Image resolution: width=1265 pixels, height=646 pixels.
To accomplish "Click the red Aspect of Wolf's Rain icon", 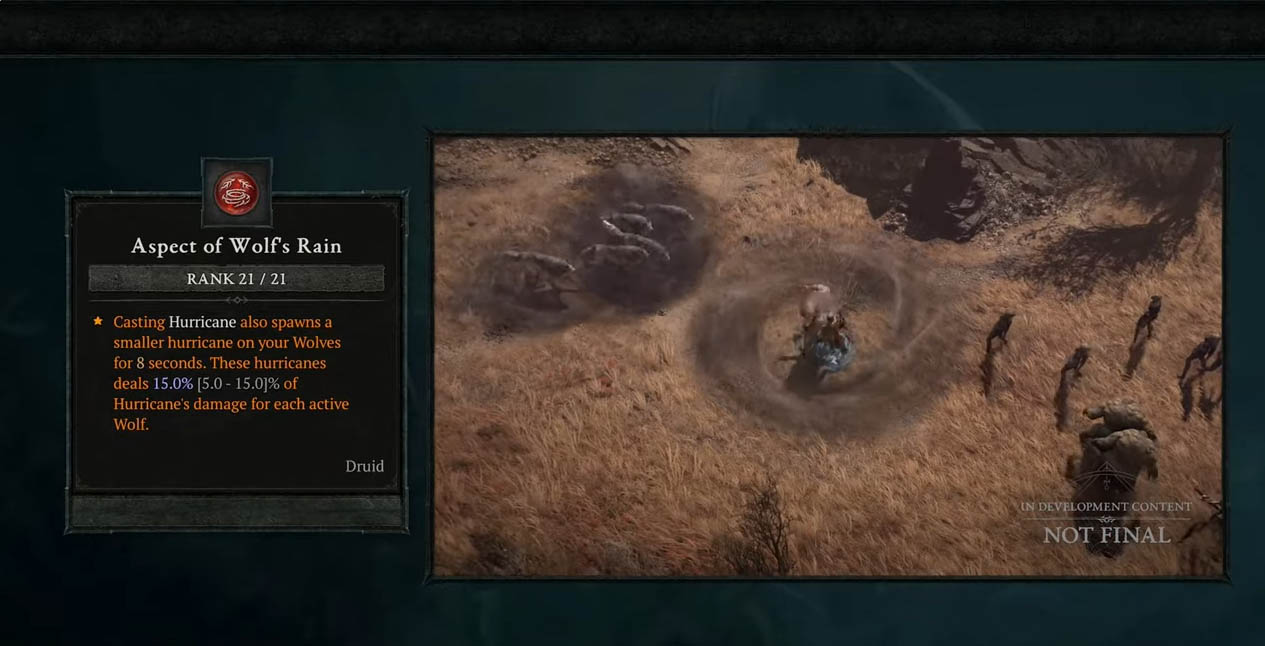I will coord(237,191).
